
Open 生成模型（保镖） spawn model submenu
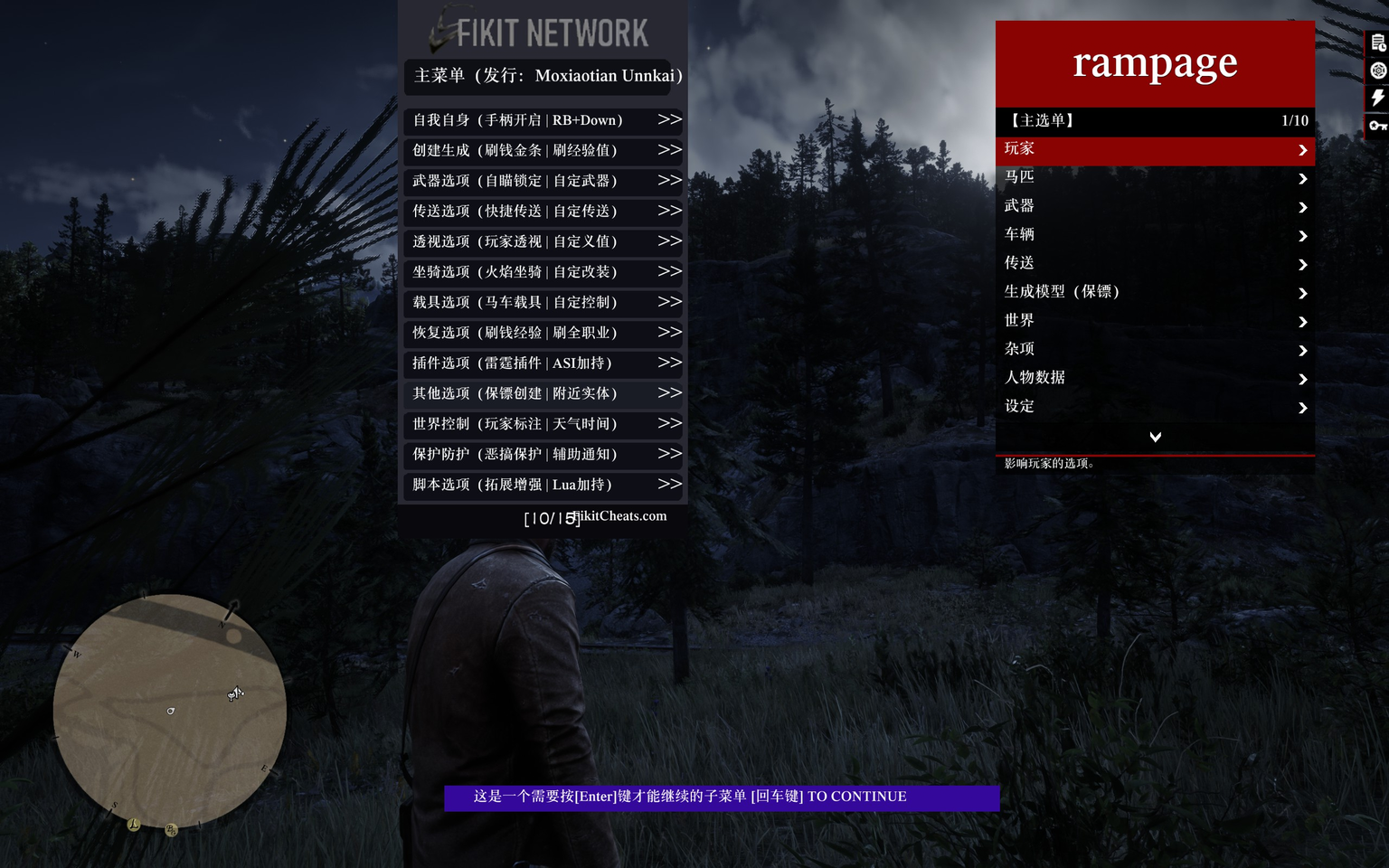(x=1155, y=292)
